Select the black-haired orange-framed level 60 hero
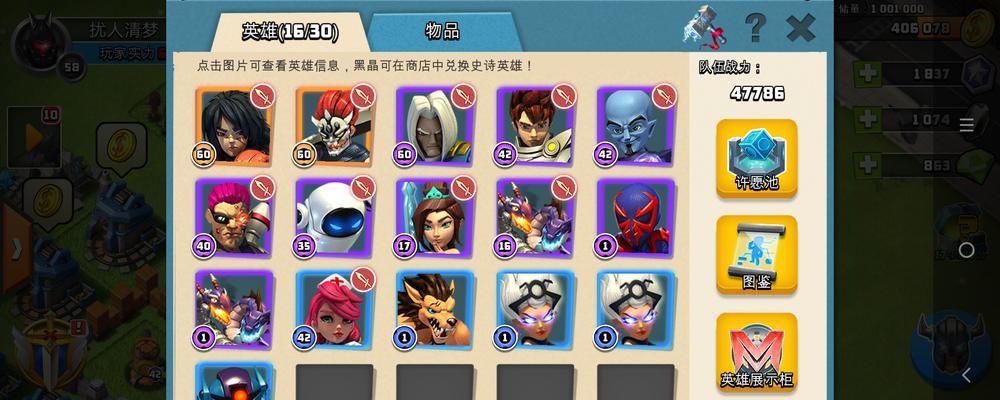This screenshot has height=400, width=1000. (234, 126)
